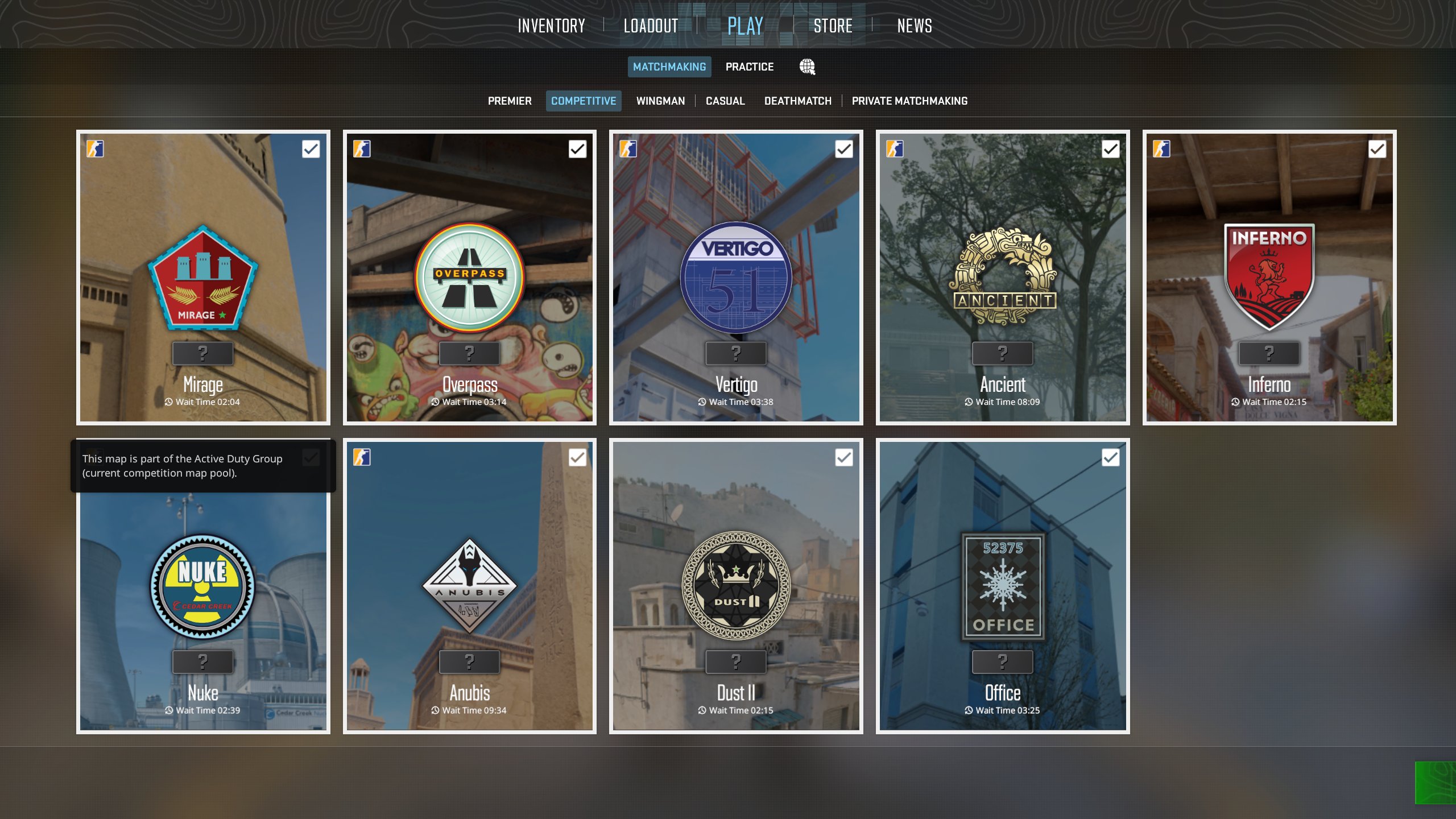Show the News section

pyautogui.click(x=915, y=26)
